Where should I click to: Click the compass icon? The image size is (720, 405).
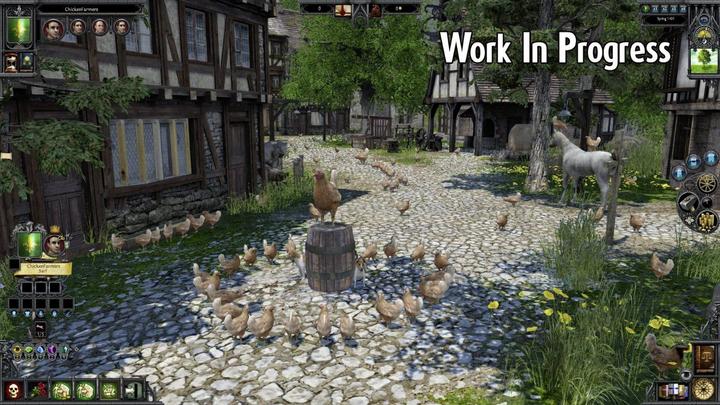point(706,389)
